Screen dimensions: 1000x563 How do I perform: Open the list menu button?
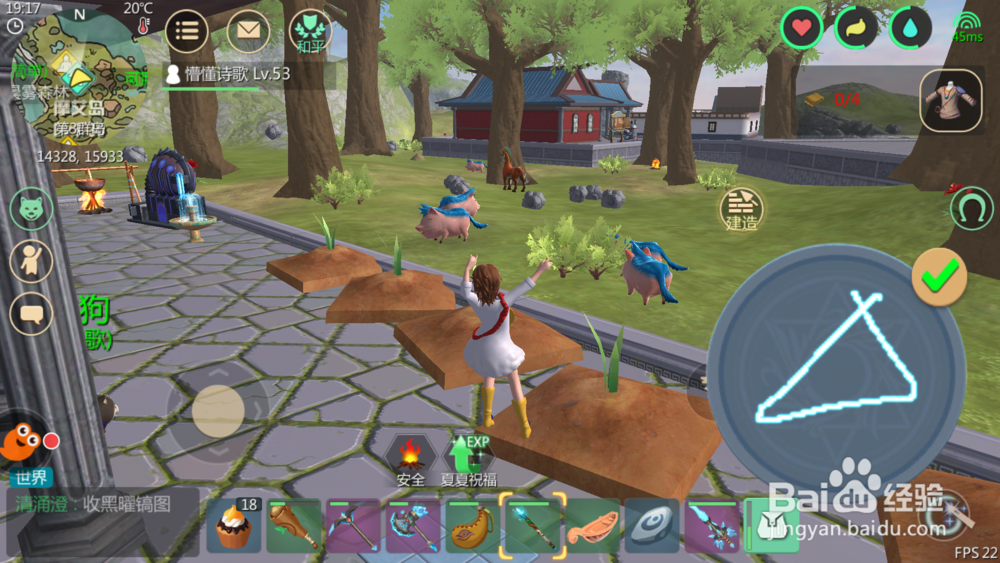(185, 31)
